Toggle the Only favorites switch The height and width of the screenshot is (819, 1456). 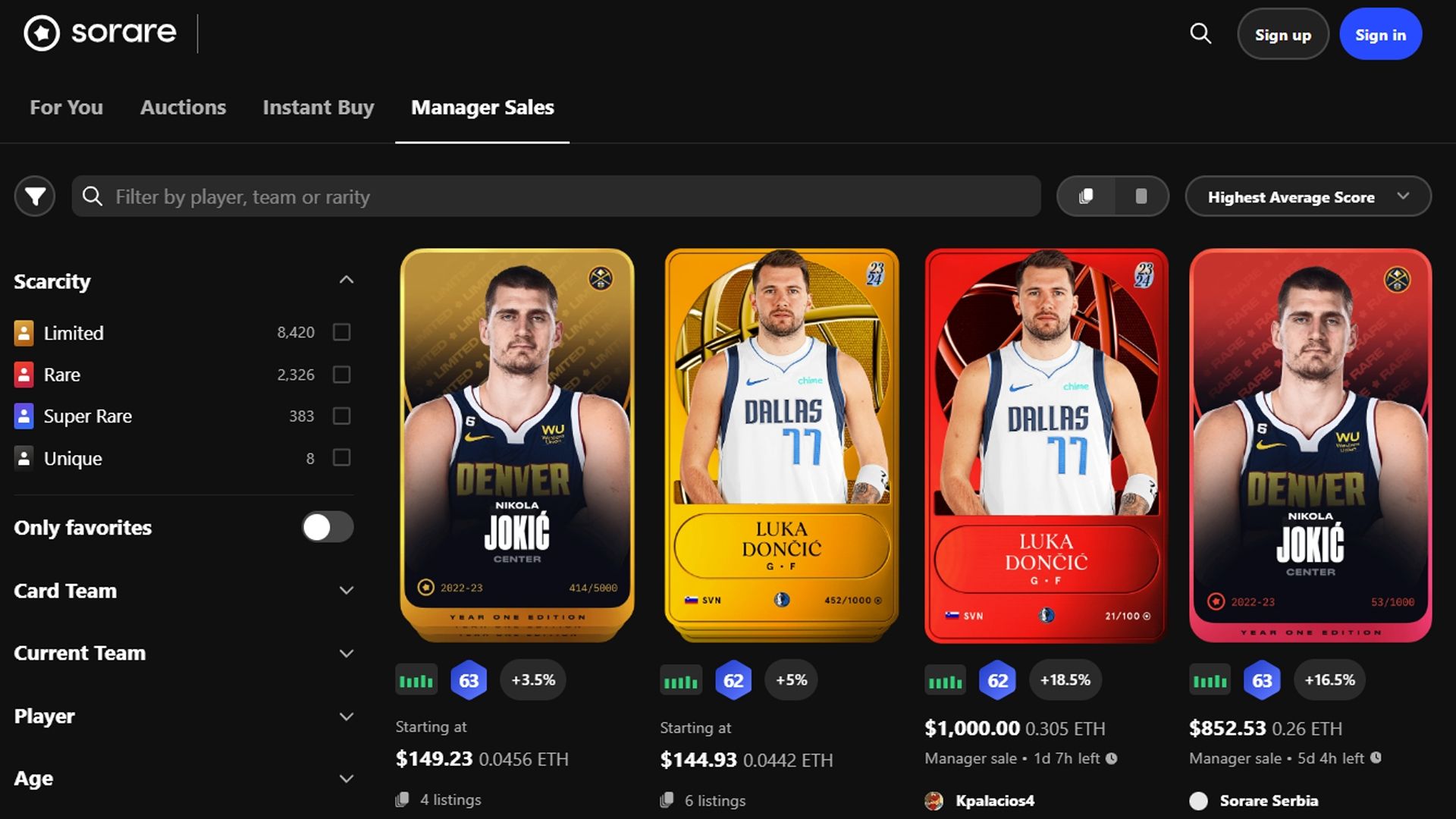pyautogui.click(x=327, y=527)
